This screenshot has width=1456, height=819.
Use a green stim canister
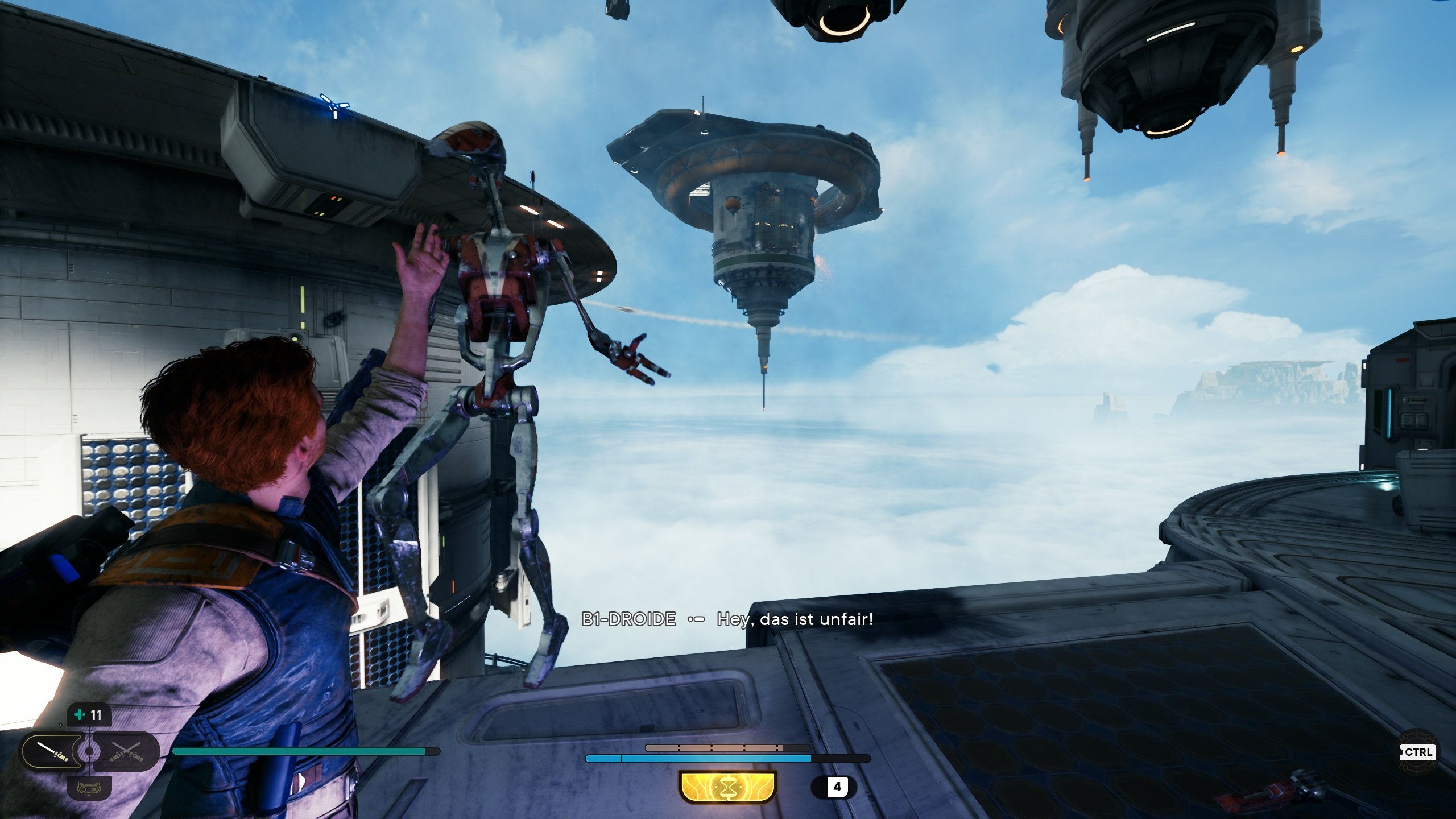[x=89, y=715]
